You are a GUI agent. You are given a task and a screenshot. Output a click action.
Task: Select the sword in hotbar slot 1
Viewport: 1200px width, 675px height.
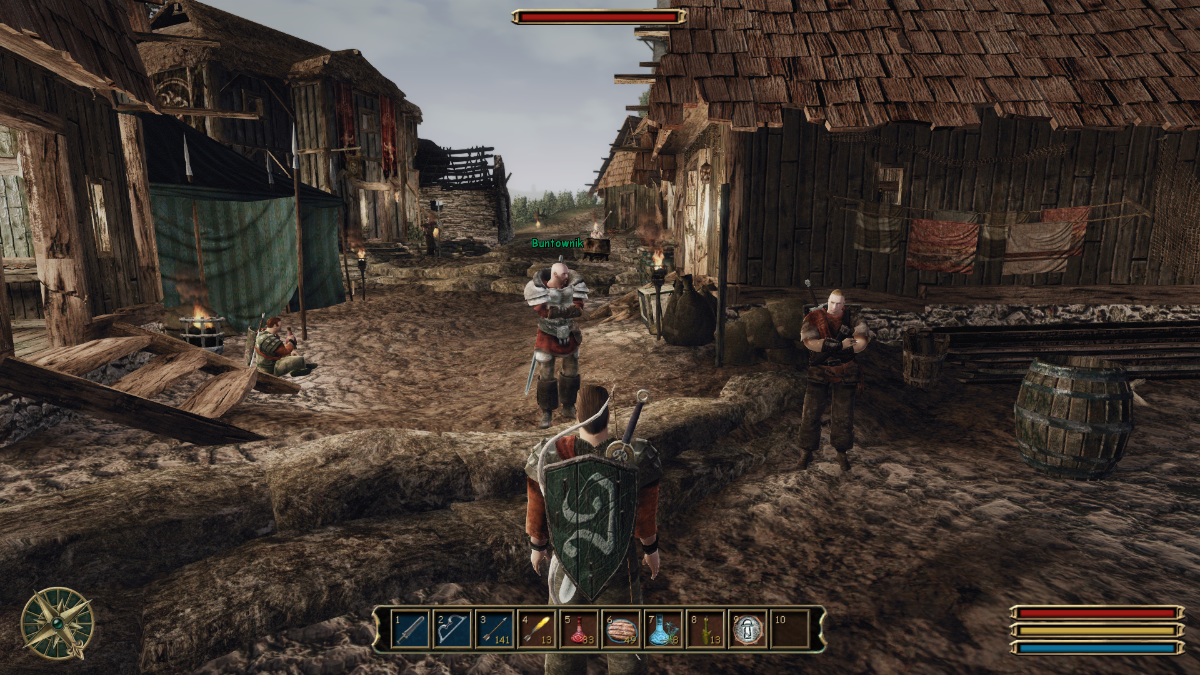click(x=410, y=629)
